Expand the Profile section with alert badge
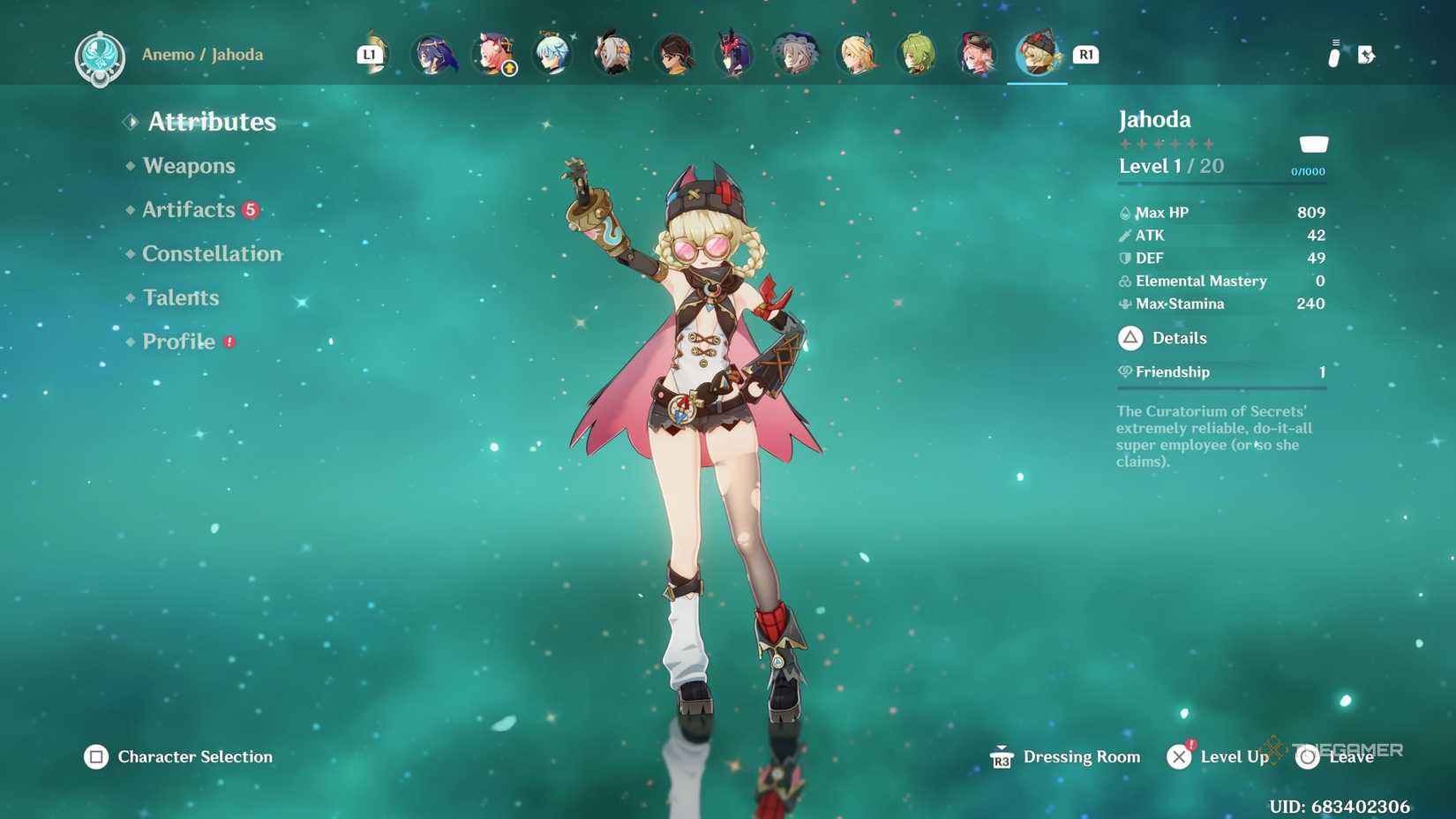This screenshot has height=819, width=1456. coord(178,342)
